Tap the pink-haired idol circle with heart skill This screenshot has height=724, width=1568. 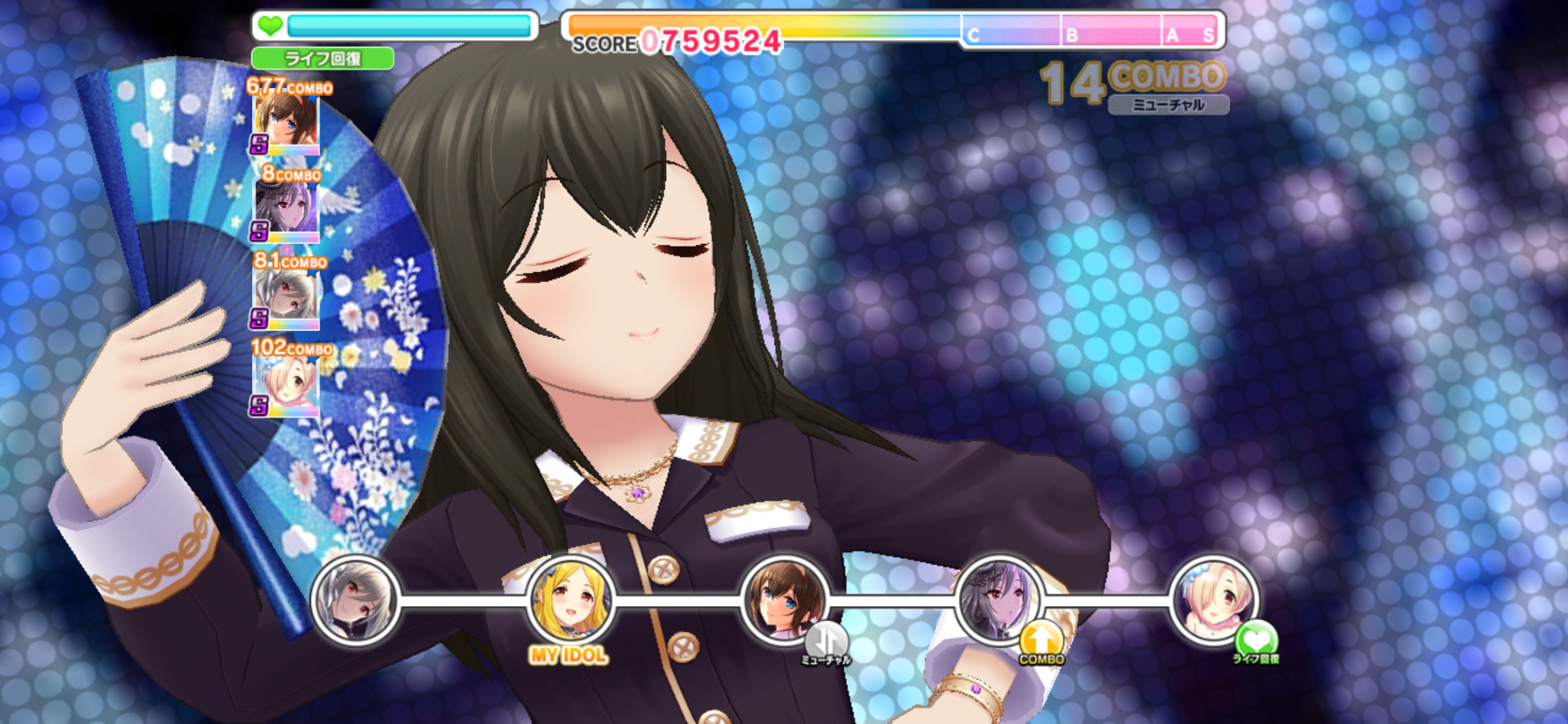[x=1214, y=599]
